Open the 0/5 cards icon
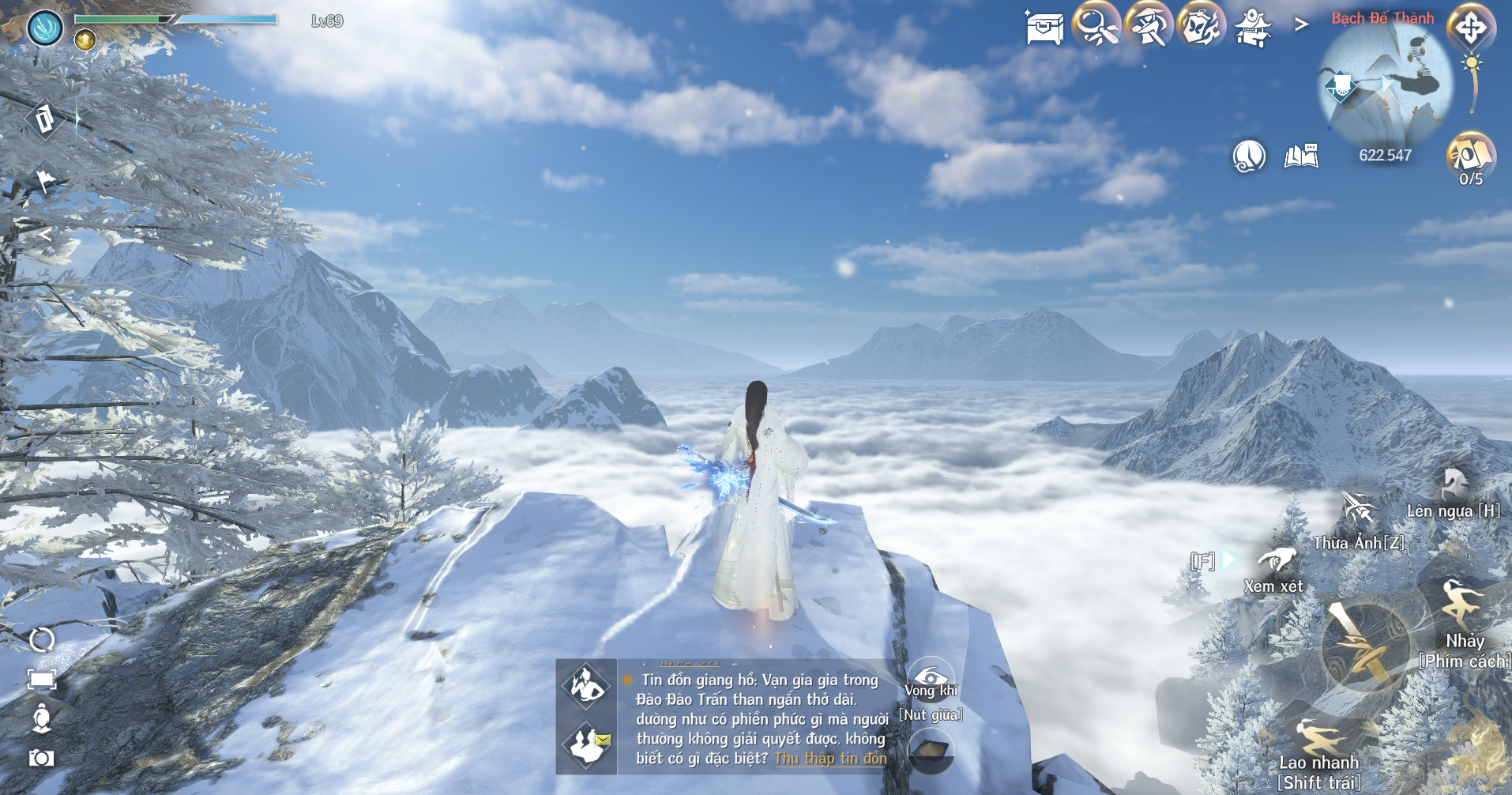The height and width of the screenshot is (795, 1512). (1470, 155)
